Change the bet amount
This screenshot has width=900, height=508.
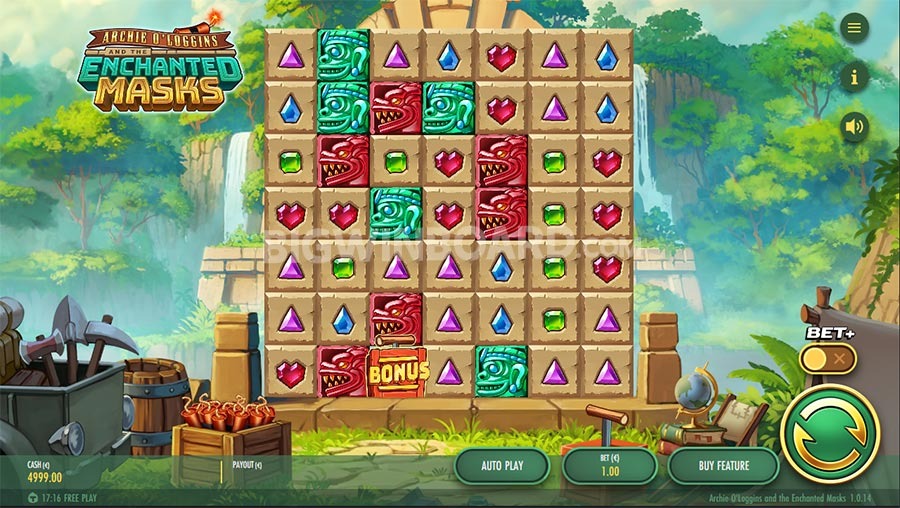[x=609, y=466]
